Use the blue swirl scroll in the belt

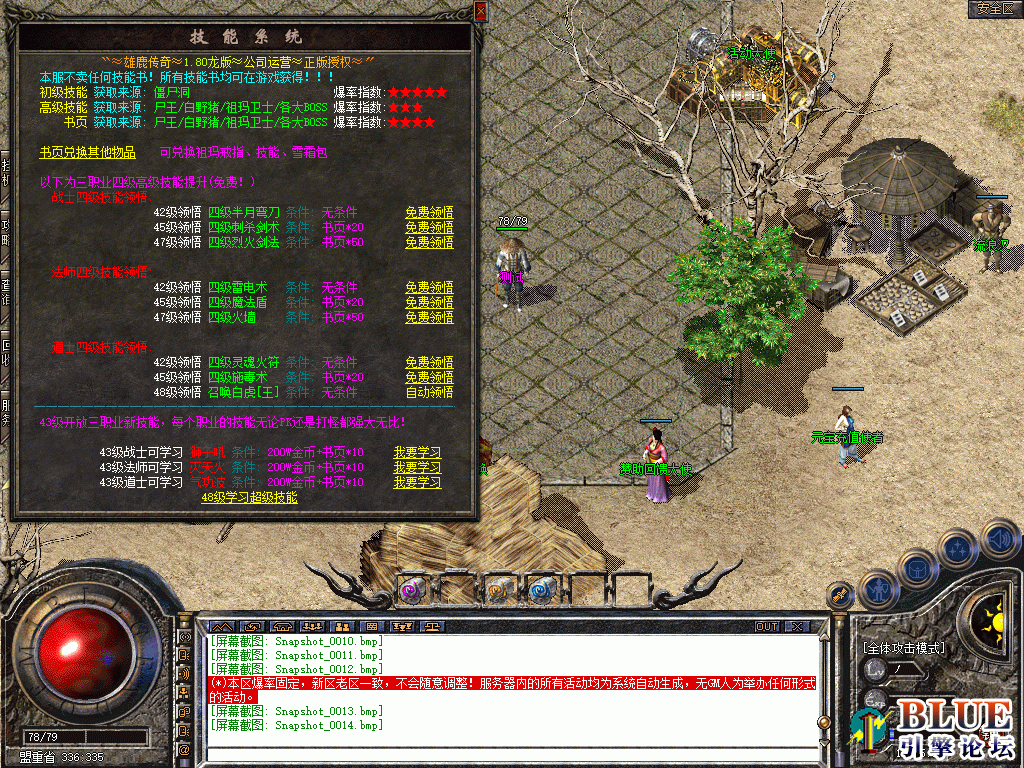541,591
